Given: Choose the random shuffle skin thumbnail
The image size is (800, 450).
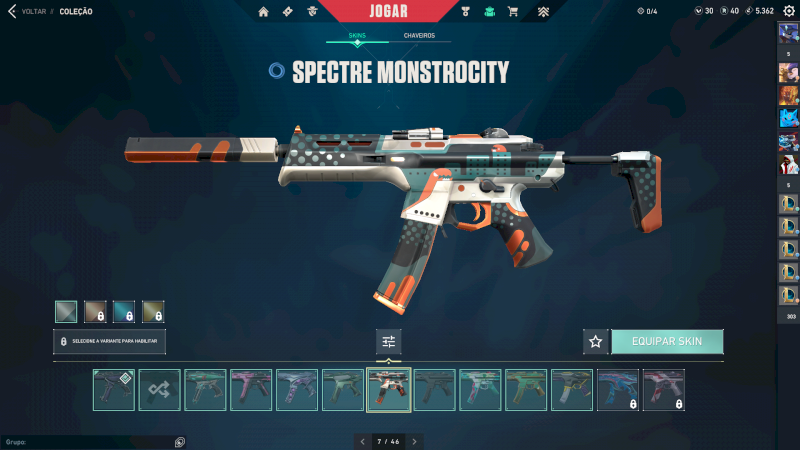Looking at the screenshot, I should [x=159, y=390].
